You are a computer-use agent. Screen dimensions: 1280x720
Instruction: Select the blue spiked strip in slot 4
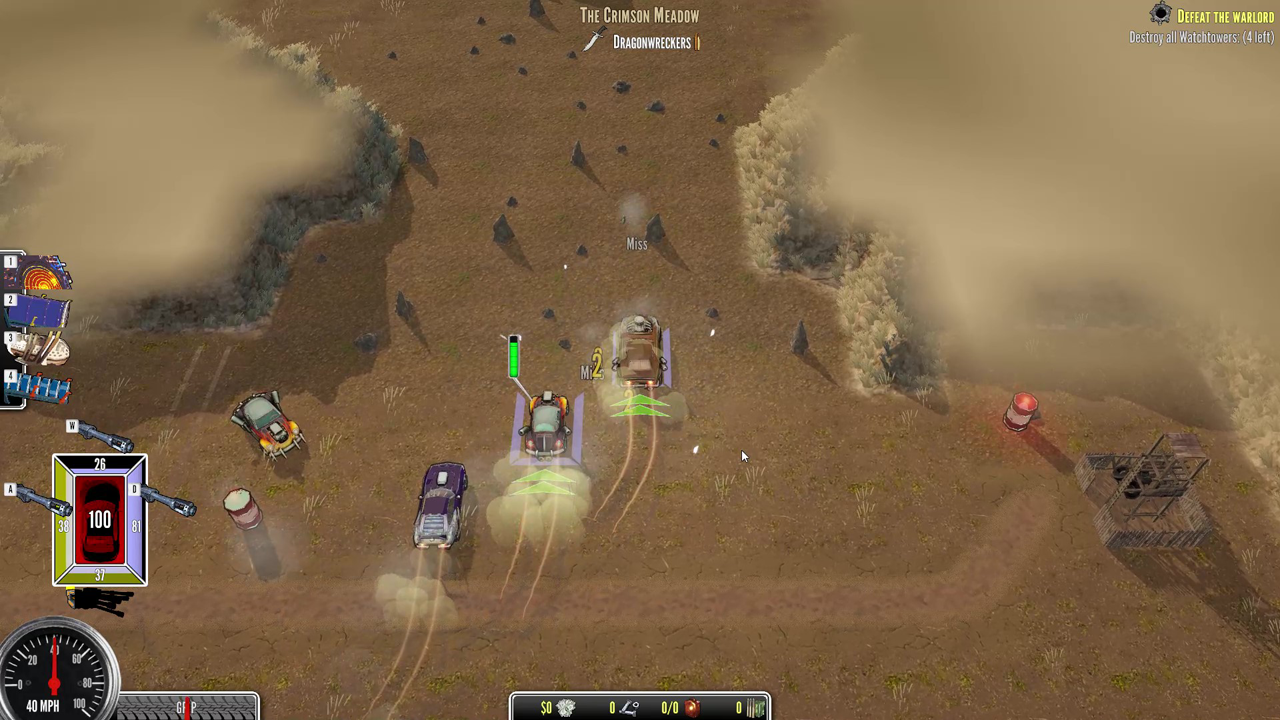pyautogui.click(x=42, y=387)
